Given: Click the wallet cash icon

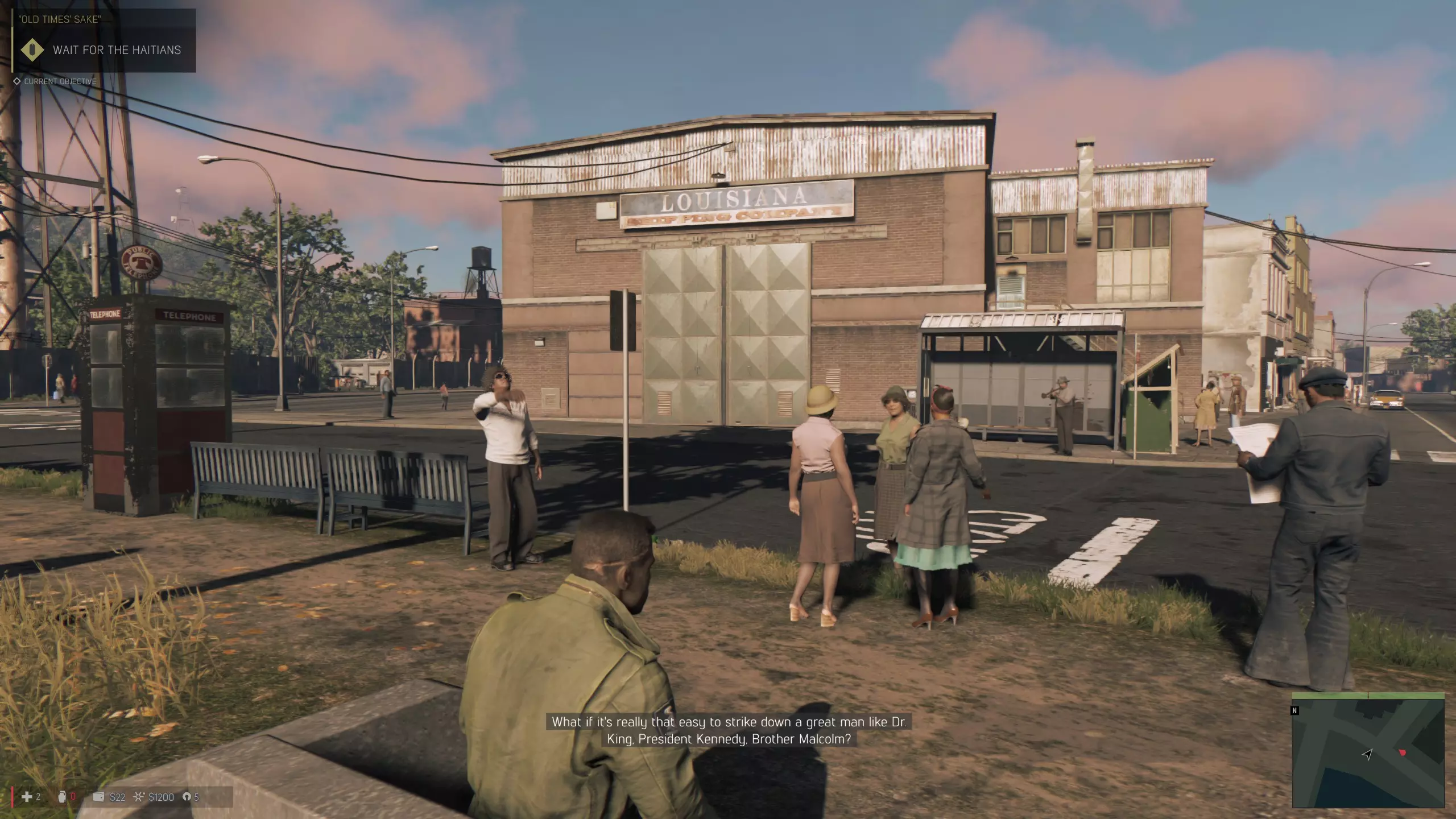Looking at the screenshot, I should coord(98,797).
